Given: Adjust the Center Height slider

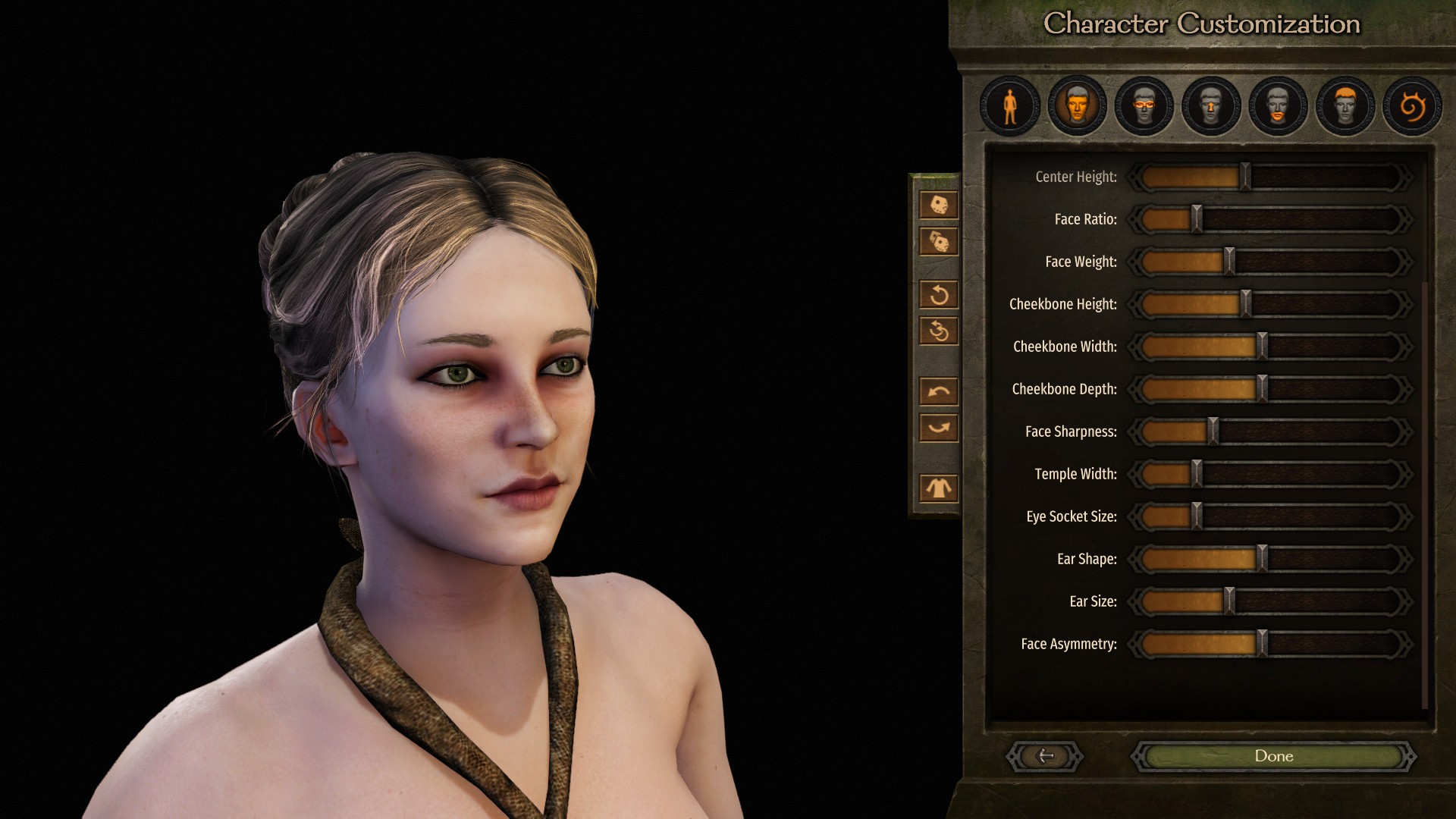Looking at the screenshot, I should (1245, 177).
